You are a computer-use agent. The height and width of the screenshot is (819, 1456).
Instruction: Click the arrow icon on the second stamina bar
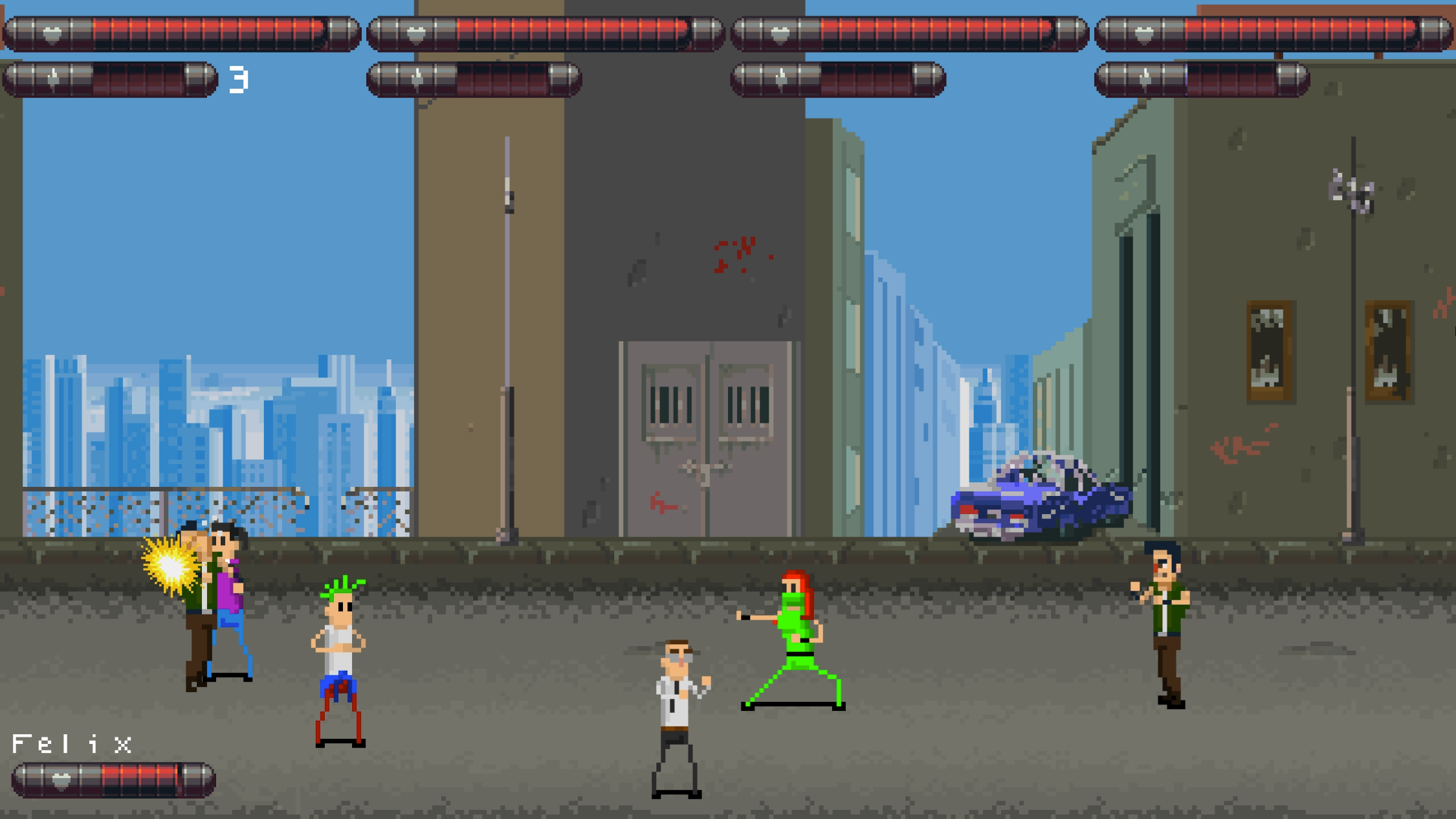coord(417,78)
